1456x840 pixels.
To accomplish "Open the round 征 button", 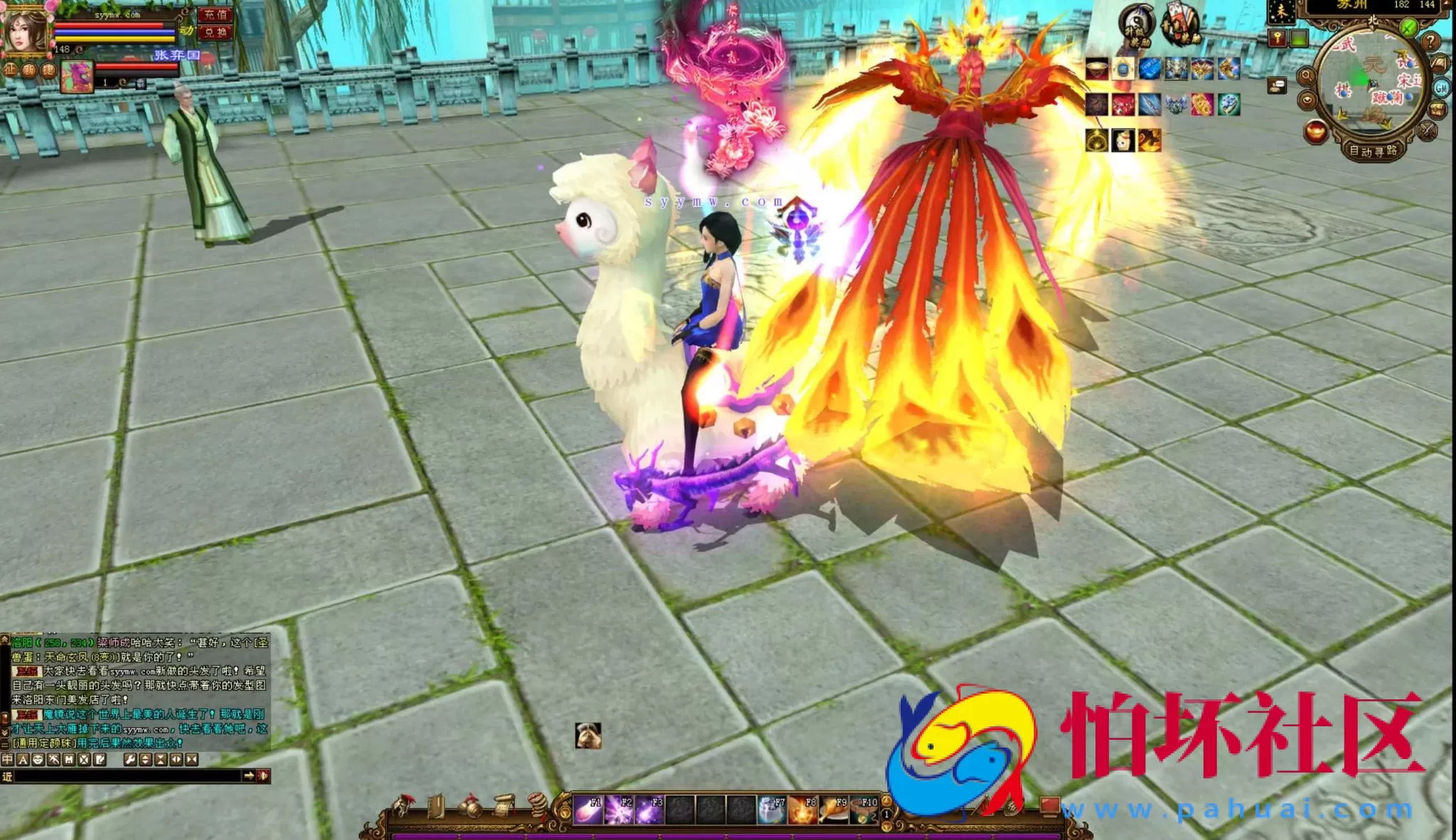I will pyautogui.click(x=11, y=70).
